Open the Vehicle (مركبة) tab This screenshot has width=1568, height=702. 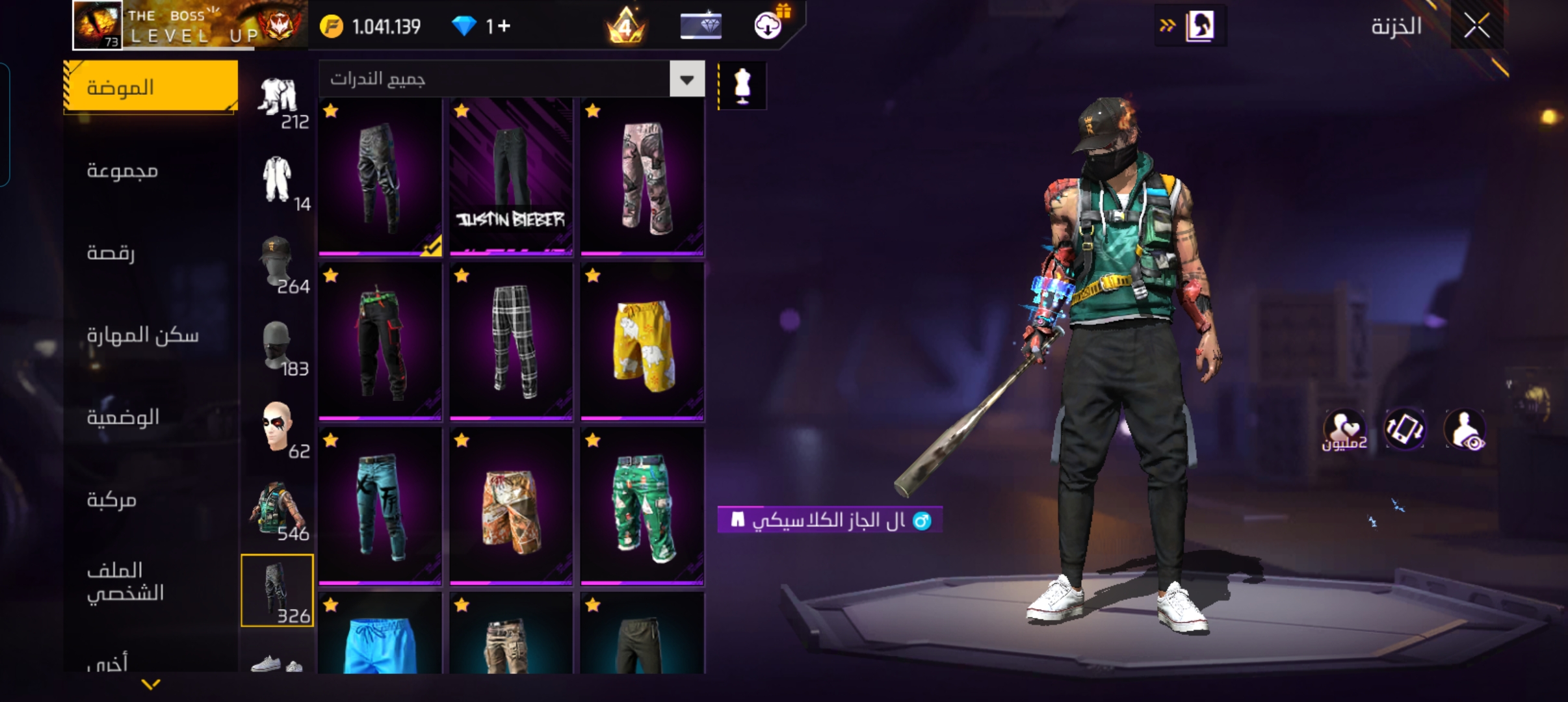tap(111, 500)
